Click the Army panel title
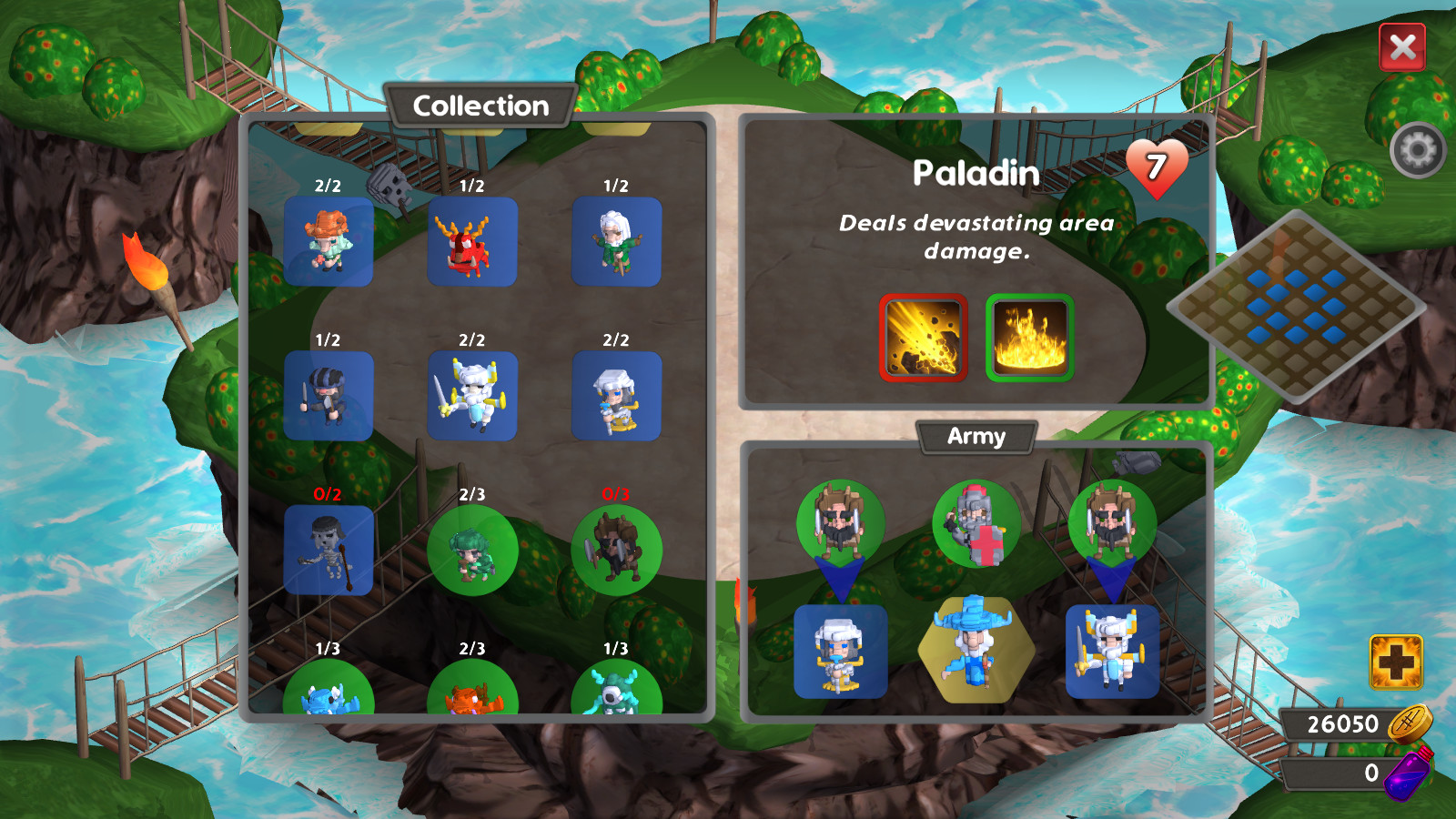The width and height of the screenshot is (1456, 819). (x=976, y=437)
